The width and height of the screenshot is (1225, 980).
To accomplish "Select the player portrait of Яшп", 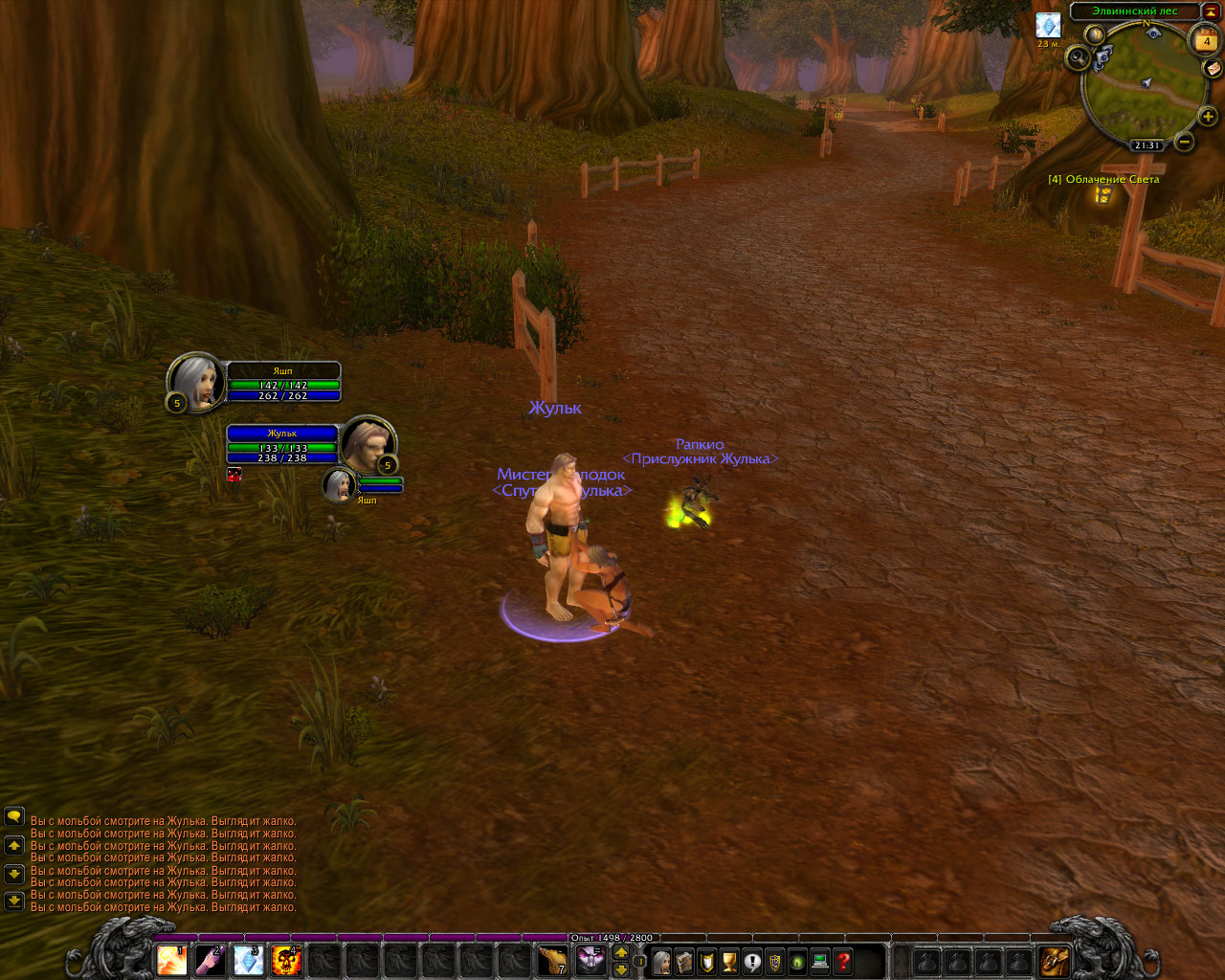I will click(196, 383).
